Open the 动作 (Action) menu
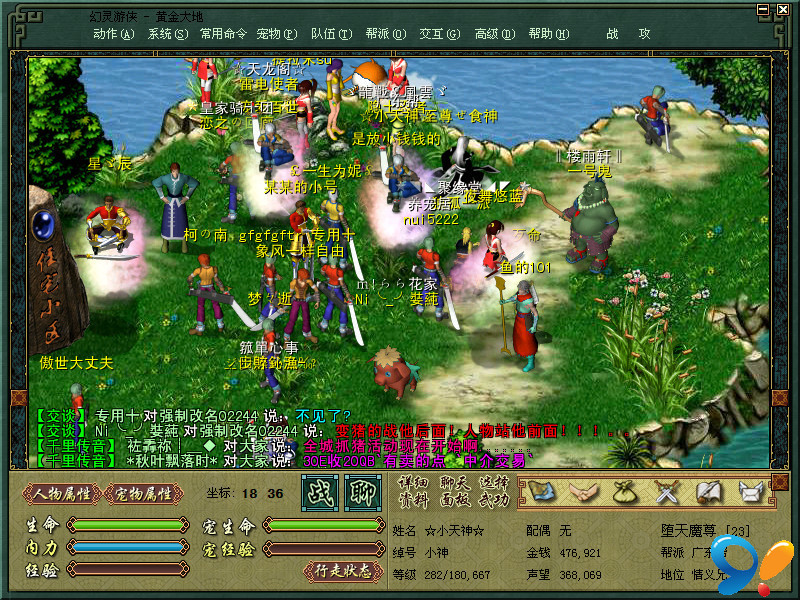The image size is (800, 600). (x=113, y=33)
